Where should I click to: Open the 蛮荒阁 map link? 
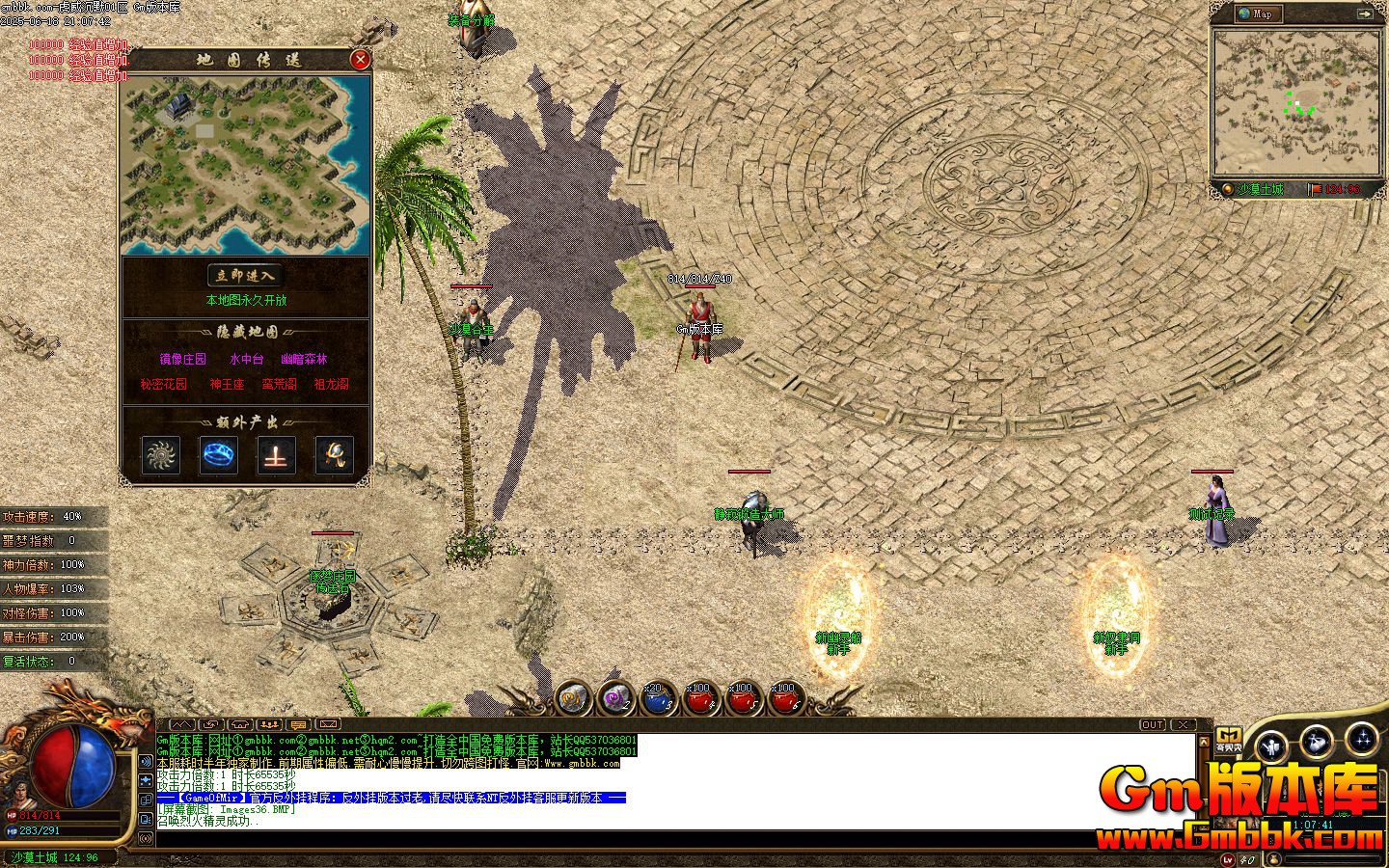(279, 384)
